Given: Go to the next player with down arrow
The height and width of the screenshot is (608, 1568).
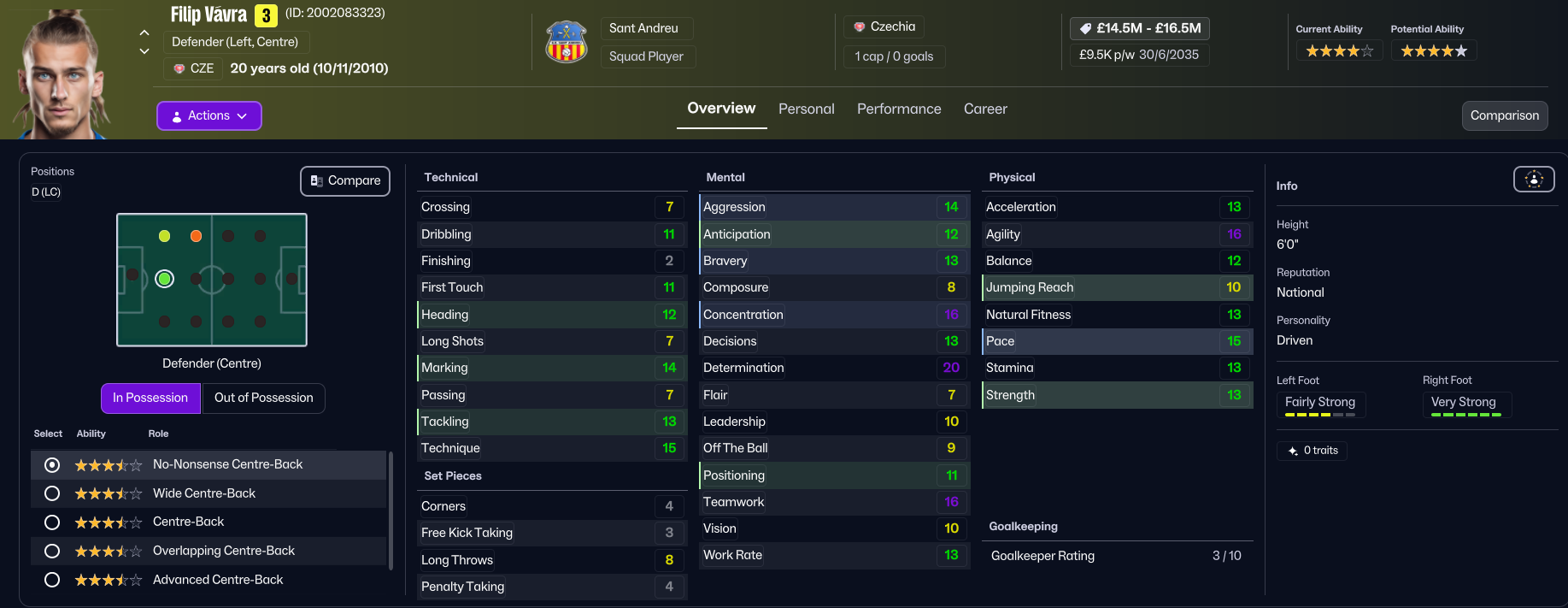Looking at the screenshot, I should [x=144, y=51].
